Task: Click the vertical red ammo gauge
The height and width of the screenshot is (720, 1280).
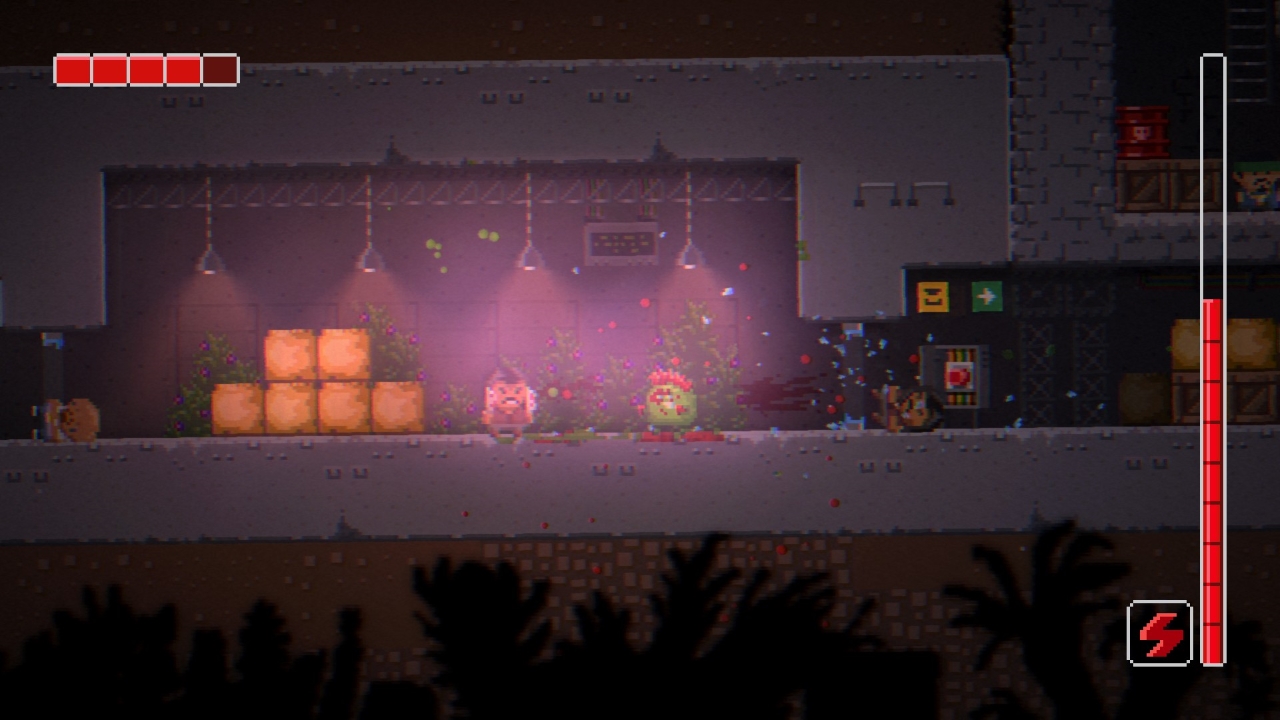Action: [x=1211, y=480]
